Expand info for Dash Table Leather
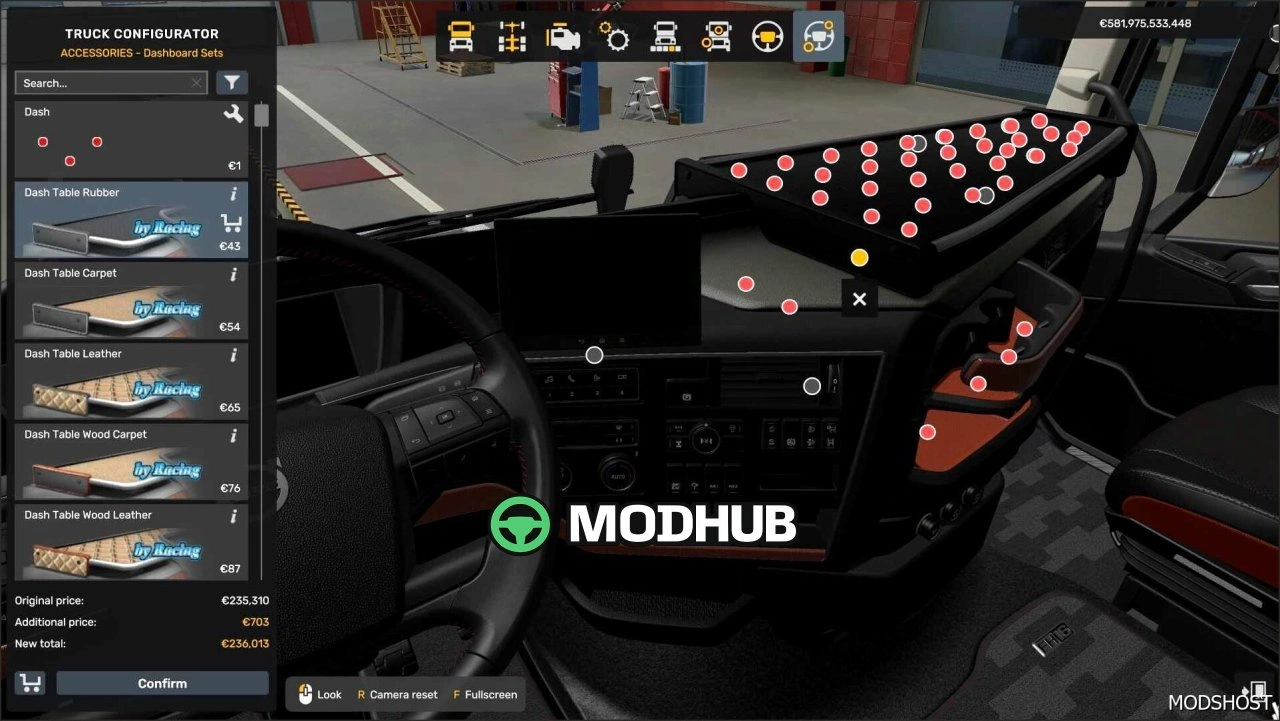 tap(233, 355)
